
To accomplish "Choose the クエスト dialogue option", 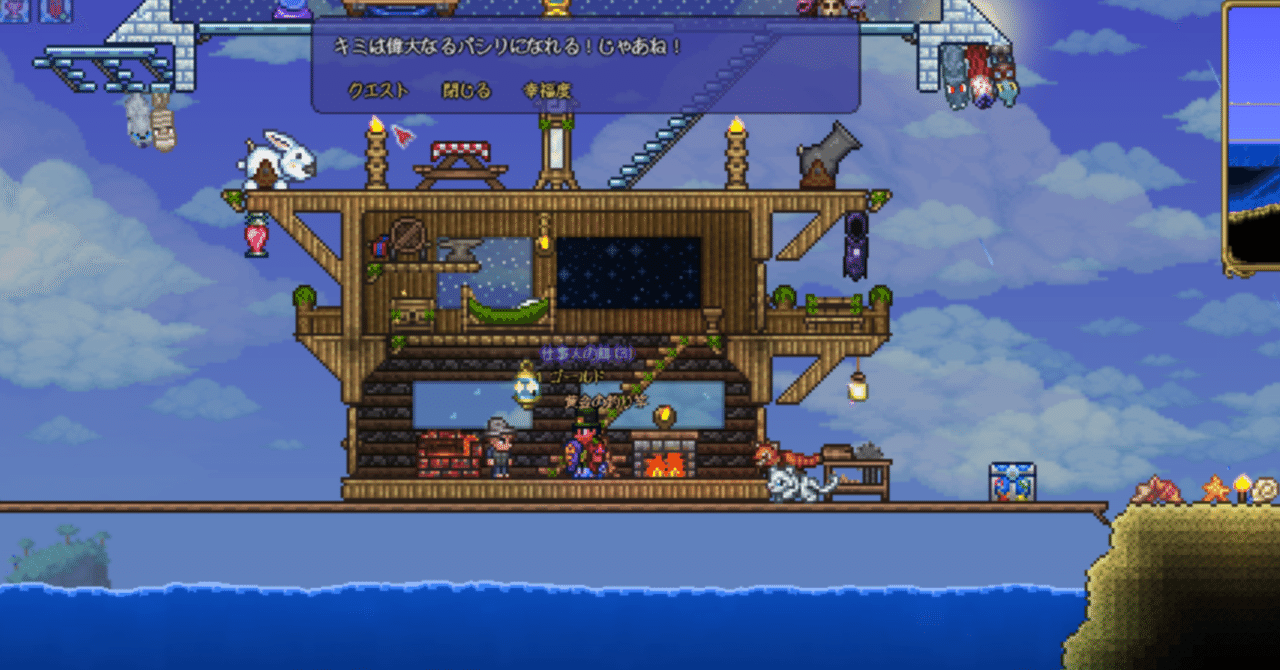I will click(378, 90).
